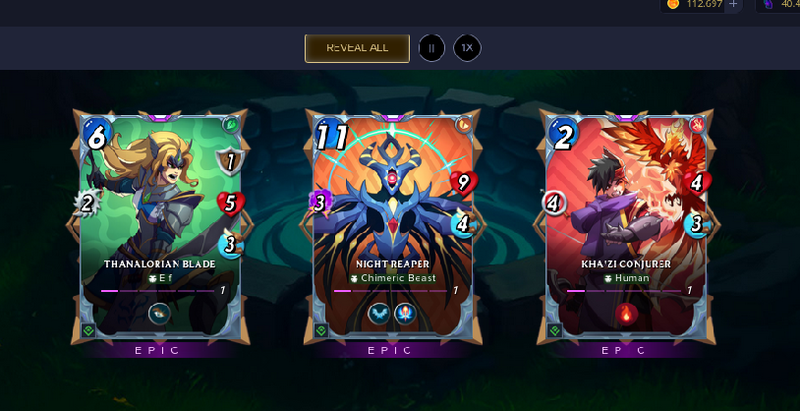The width and height of the screenshot is (800, 411).
Task: View Night Reaper's wings ability icon
Action: click(x=380, y=313)
